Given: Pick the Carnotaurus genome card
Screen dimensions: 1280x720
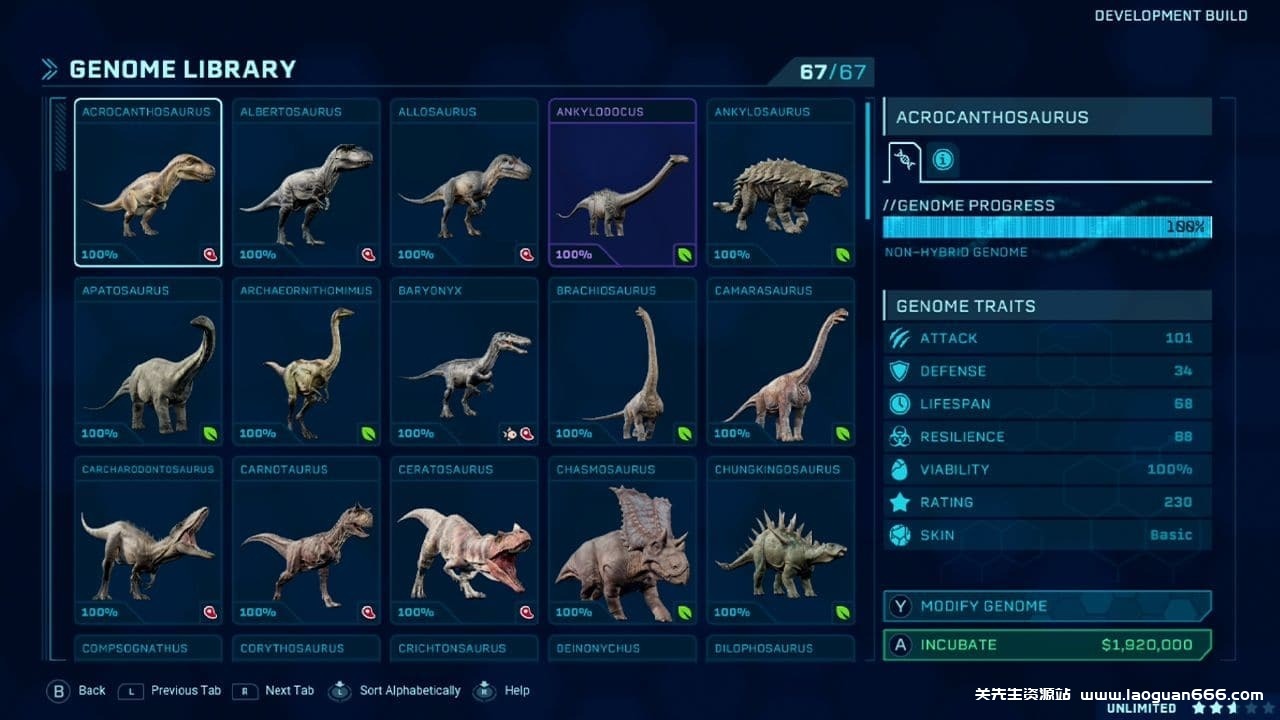Looking at the screenshot, I should [306, 541].
